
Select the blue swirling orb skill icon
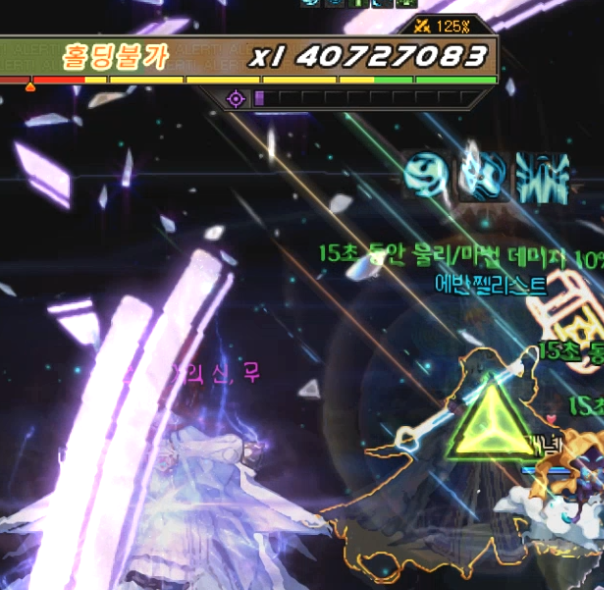tap(428, 176)
